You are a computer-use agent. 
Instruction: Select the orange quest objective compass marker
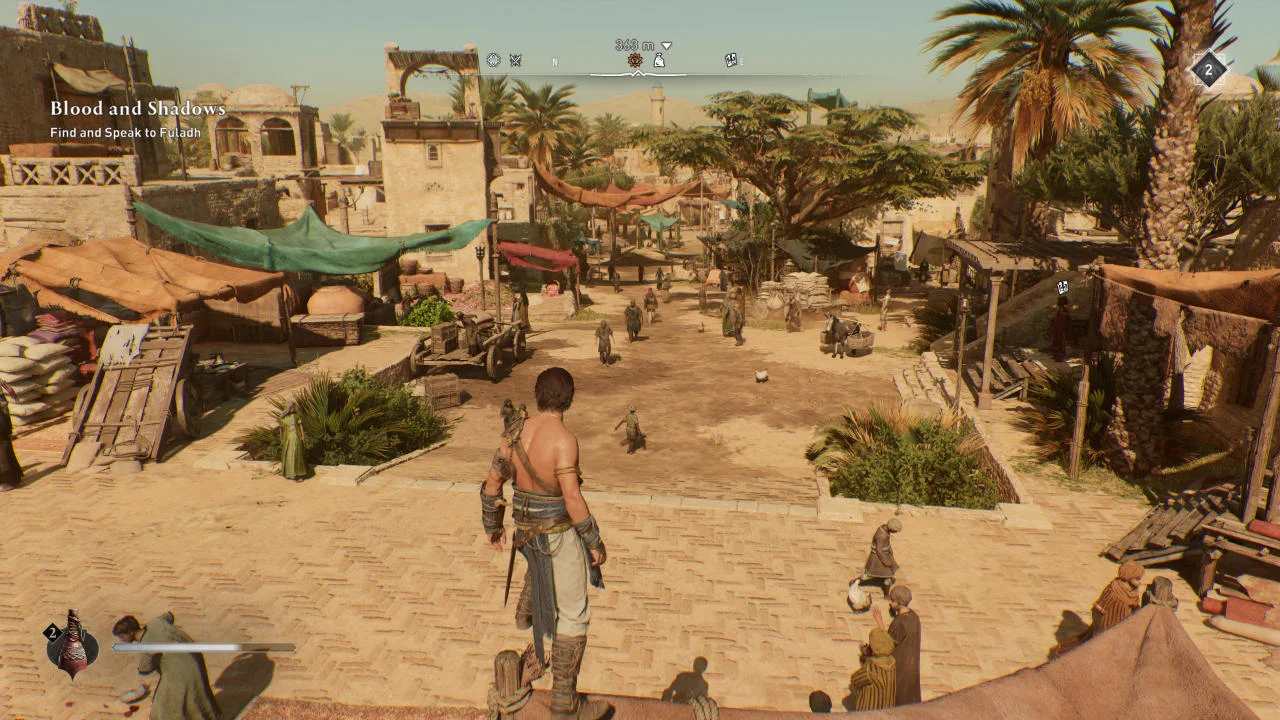[x=635, y=61]
